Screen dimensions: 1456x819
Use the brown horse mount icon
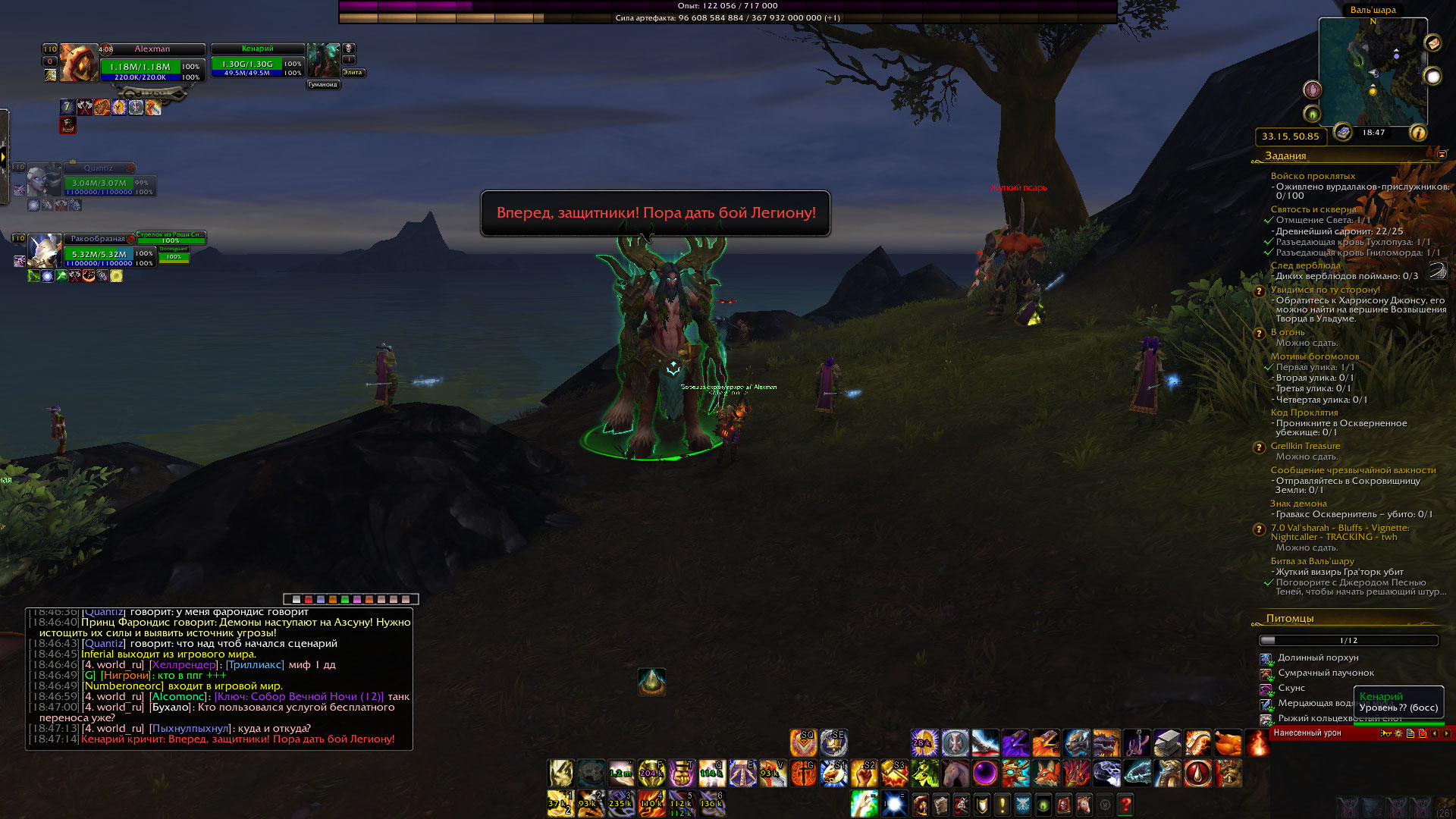(x=955, y=773)
